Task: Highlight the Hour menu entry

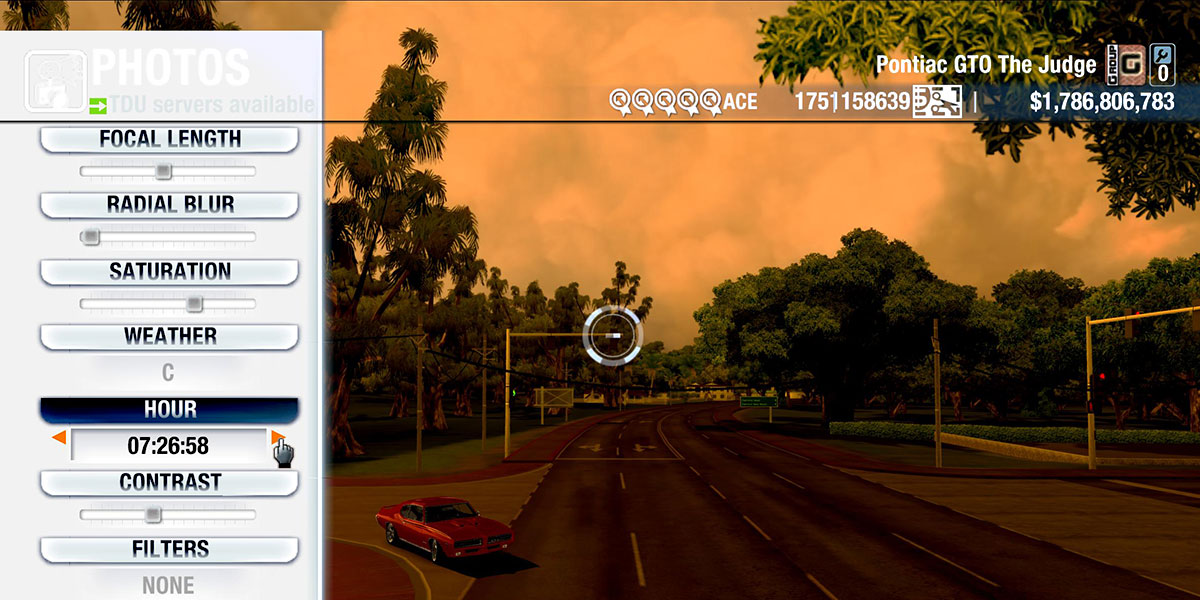Action: [x=169, y=410]
